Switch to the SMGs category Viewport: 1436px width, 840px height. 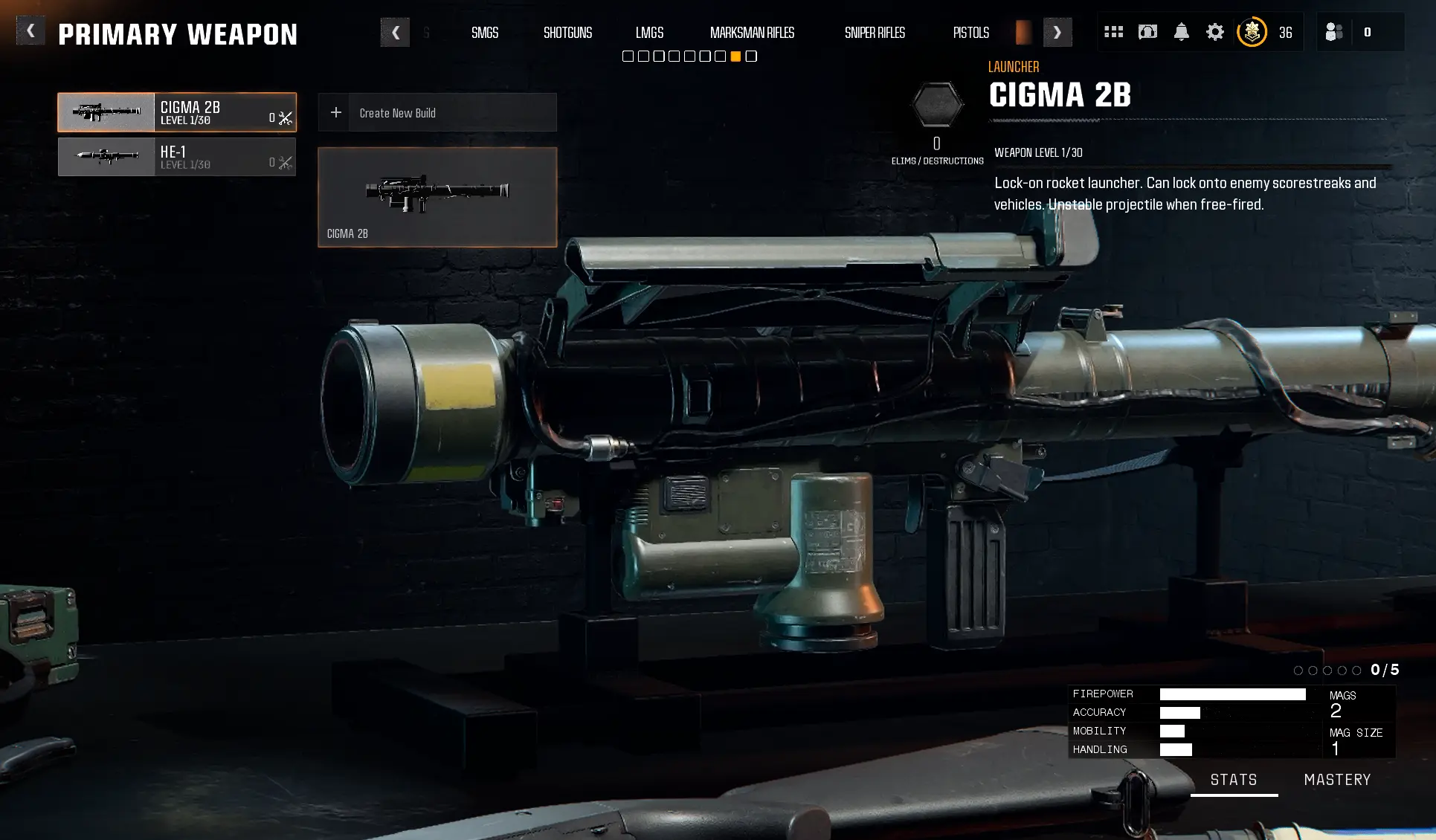[x=485, y=33]
